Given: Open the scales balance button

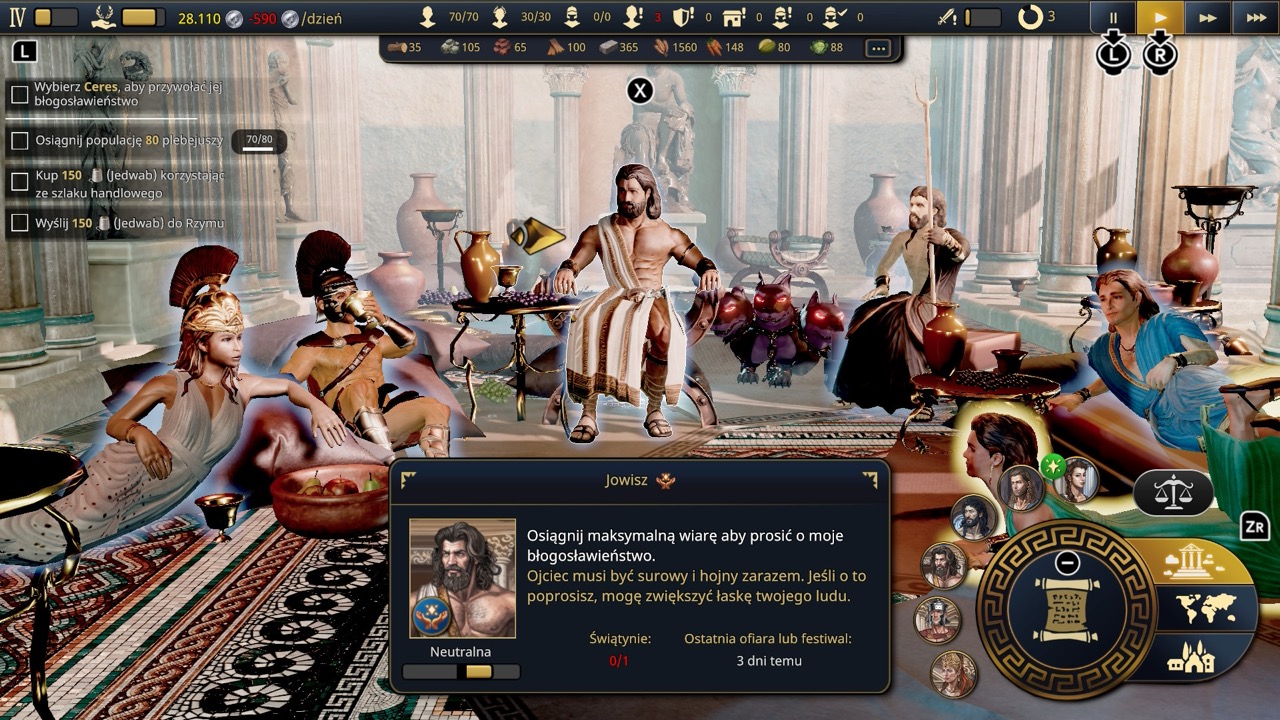Looking at the screenshot, I should point(1173,491).
